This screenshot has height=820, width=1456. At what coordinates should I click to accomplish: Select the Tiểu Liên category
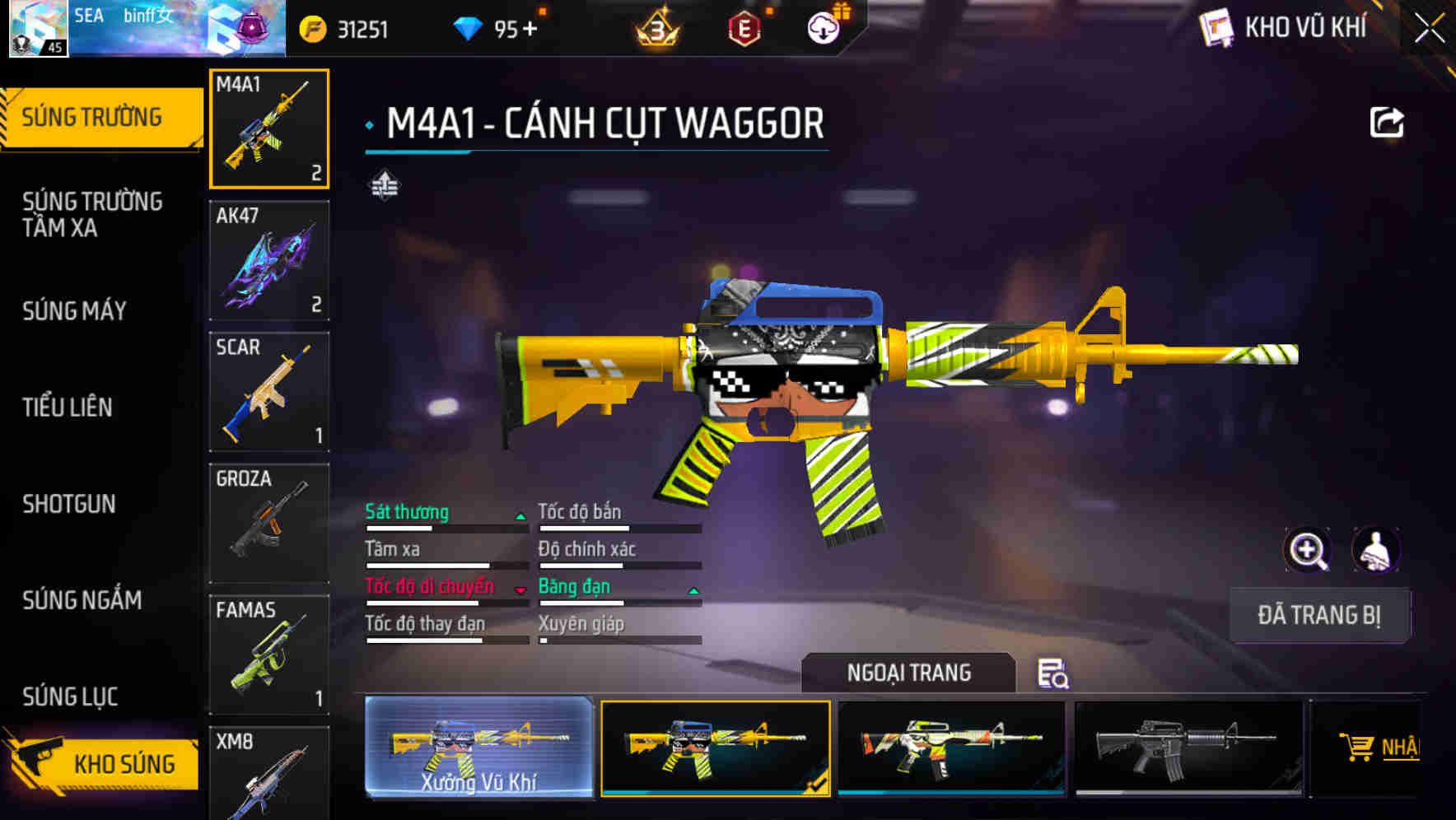[x=68, y=407]
